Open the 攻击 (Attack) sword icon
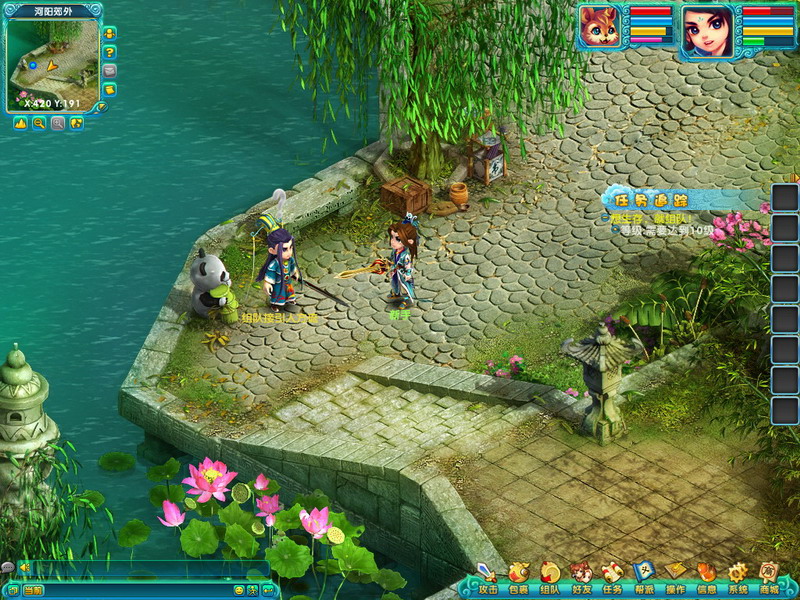The height and width of the screenshot is (600, 800). [x=487, y=575]
